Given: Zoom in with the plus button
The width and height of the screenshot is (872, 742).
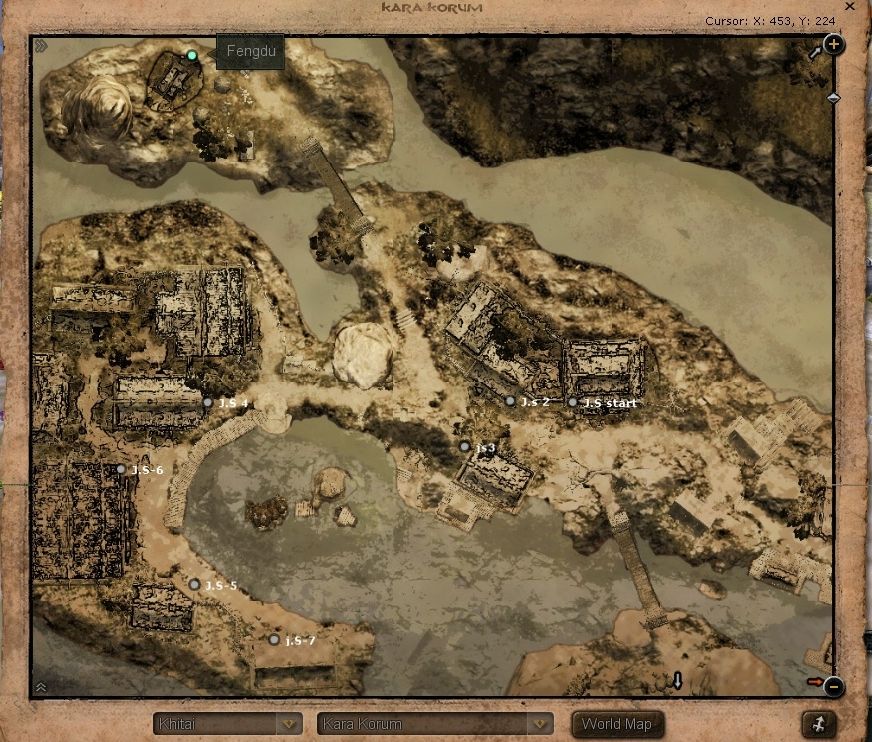Looking at the screenshot, I should pos(833,45).
